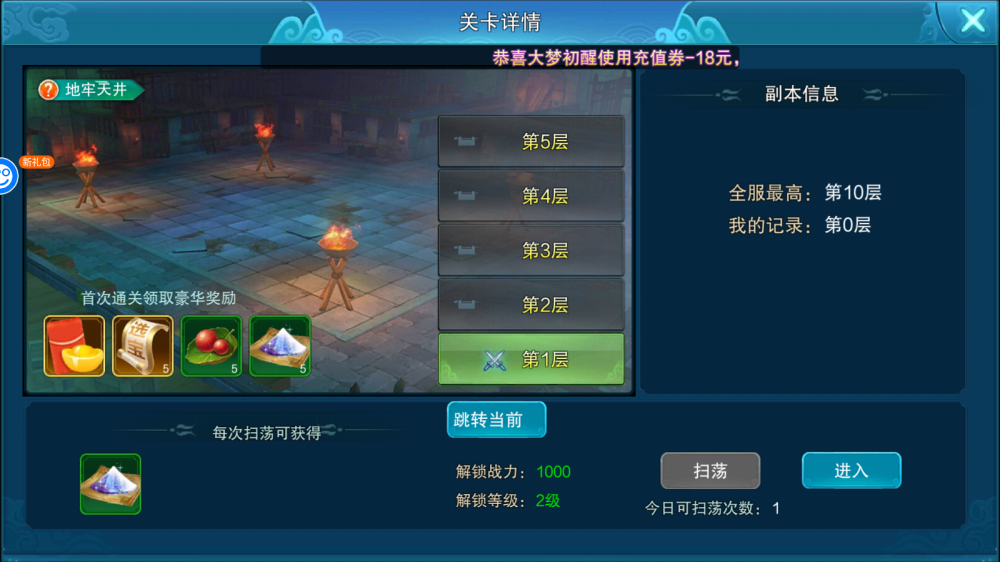Open the question mark help icon
The image size is (1000, 562).
pyautogui.click(x=48, y=90)
